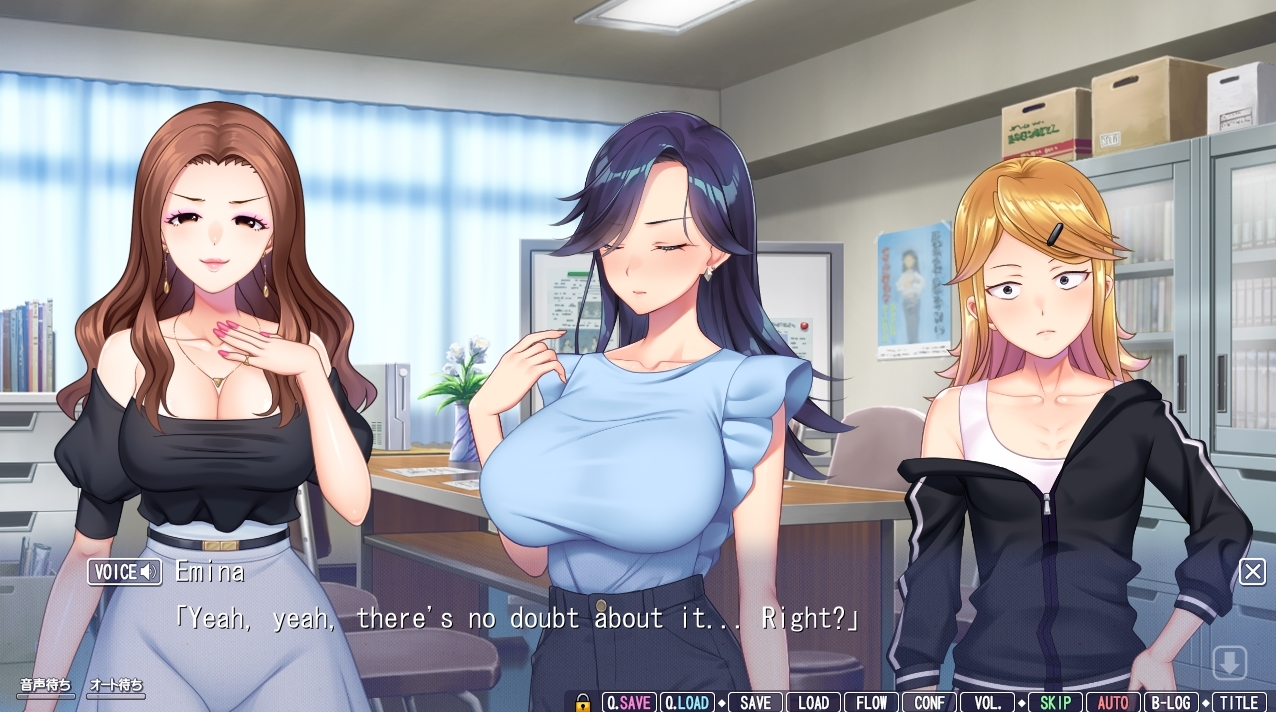Quick load with Q.LOAD
The image size is (1276, 712).
tap(687, 702)
